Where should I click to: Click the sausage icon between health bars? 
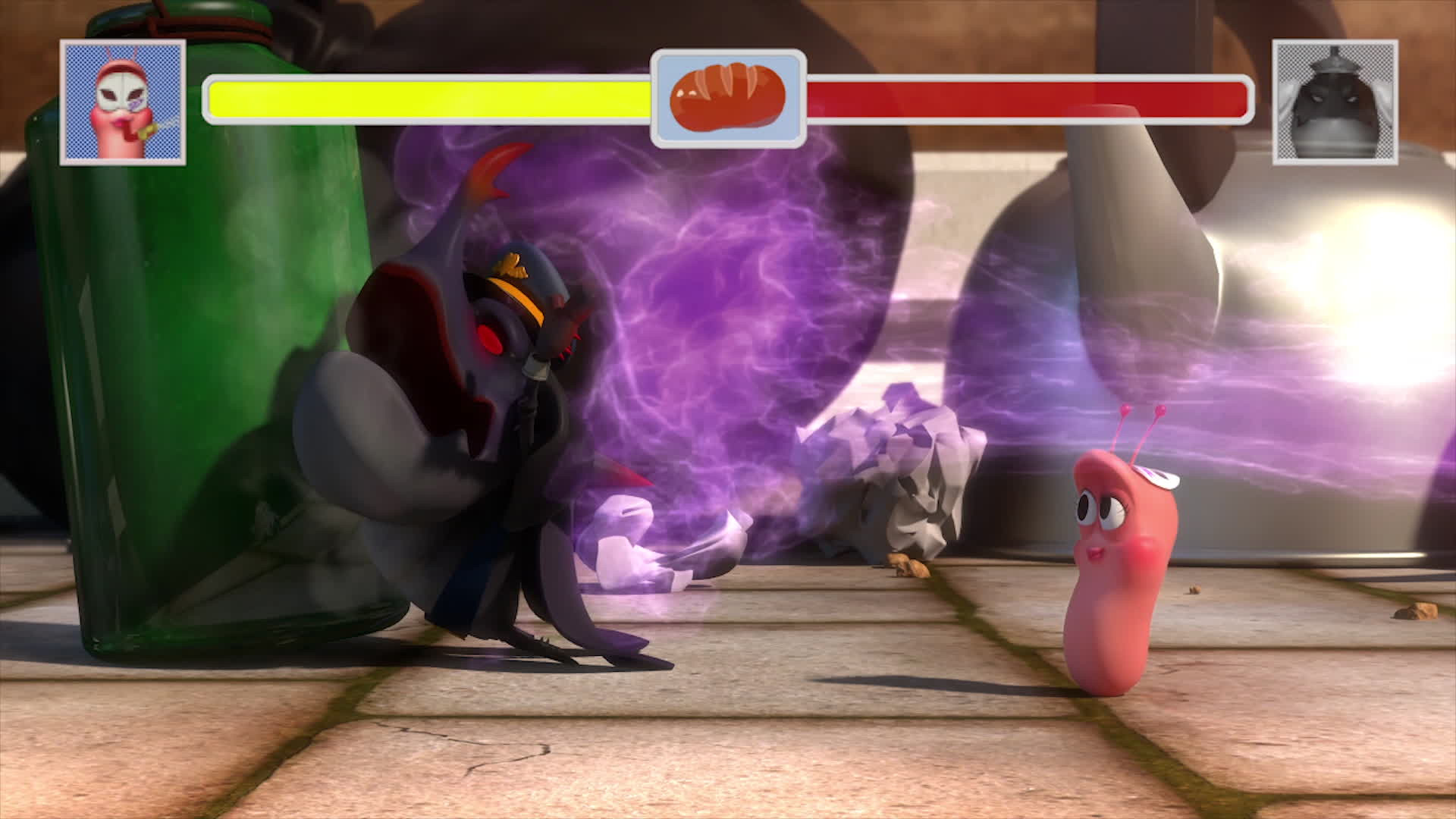(x=728, y=99)
